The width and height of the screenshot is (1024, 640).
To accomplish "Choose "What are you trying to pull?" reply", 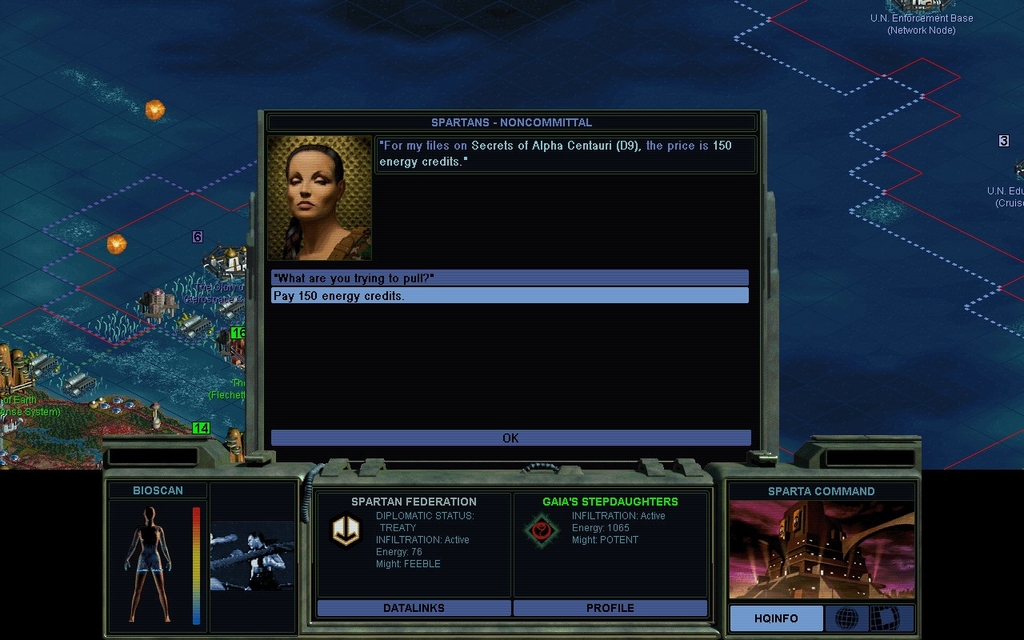I will point(509,277).
